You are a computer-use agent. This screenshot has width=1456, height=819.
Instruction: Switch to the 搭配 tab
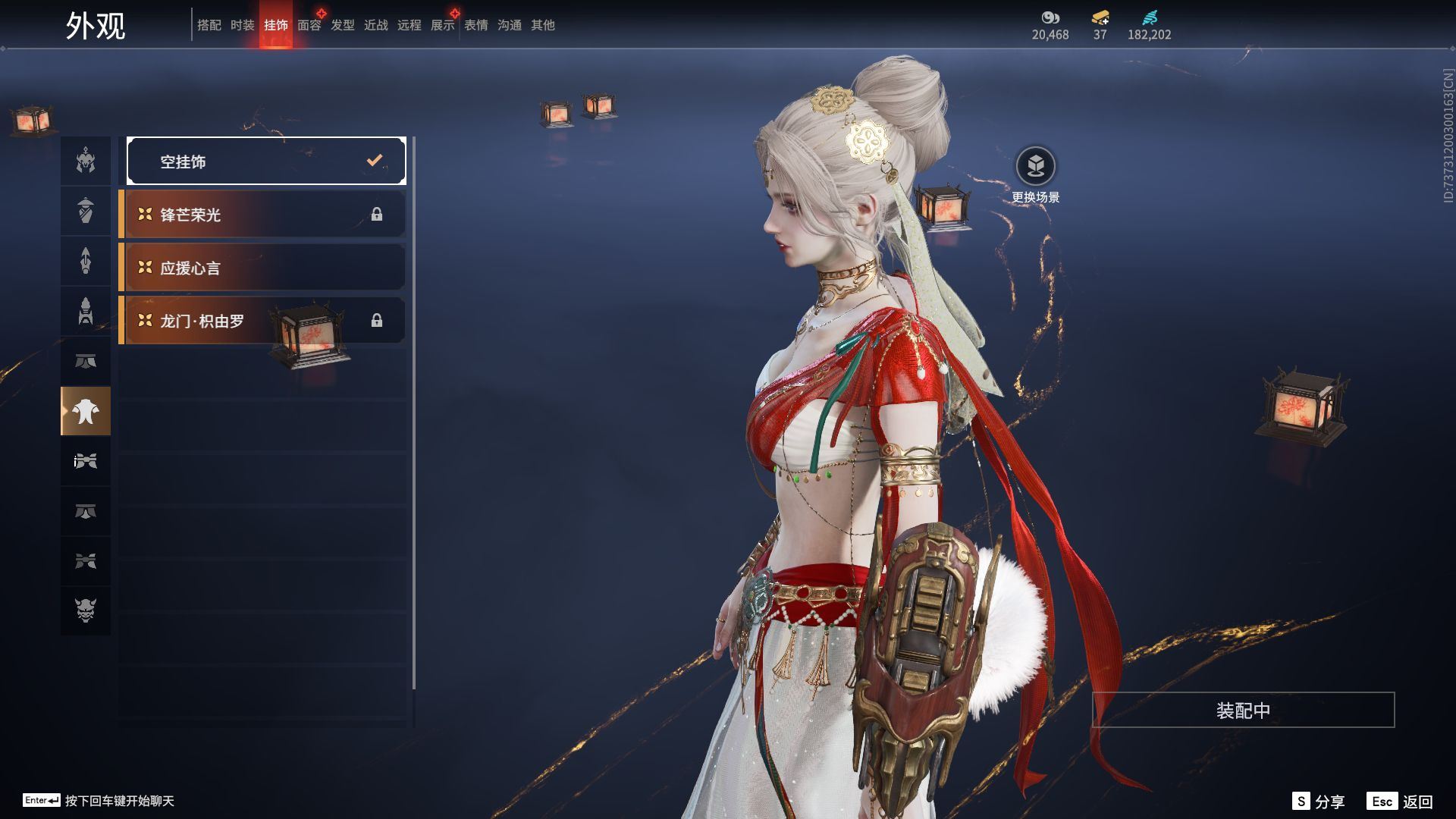(x=209, y=25)
